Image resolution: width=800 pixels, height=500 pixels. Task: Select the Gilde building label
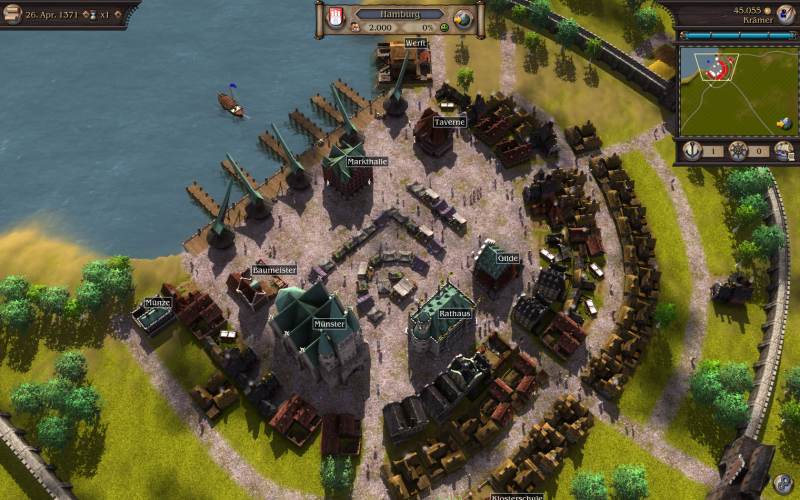point(508,258)
